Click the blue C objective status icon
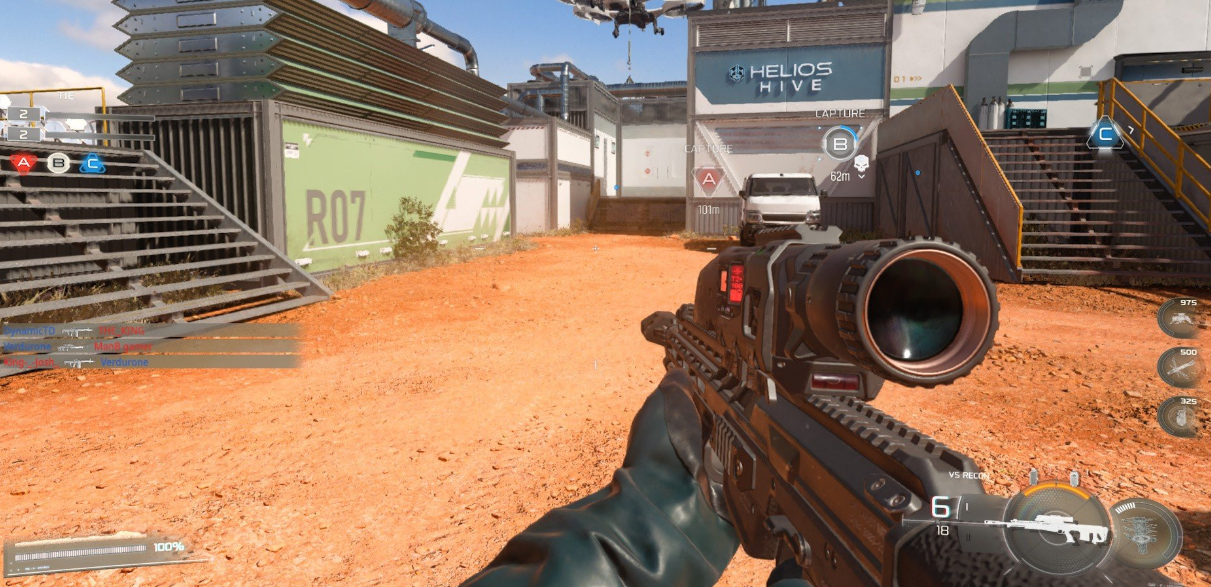Viewport: 1211px width, 587px height. coord(92,162)
